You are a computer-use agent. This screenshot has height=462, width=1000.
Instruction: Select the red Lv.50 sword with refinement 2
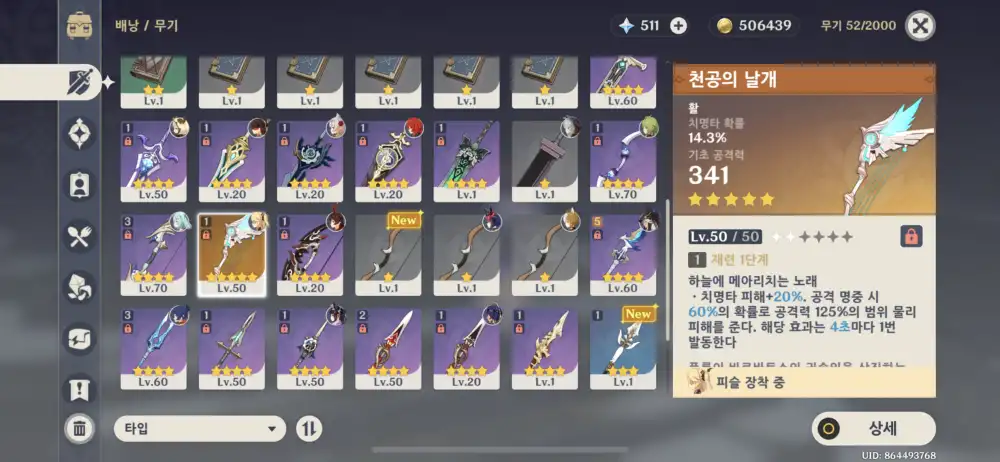coord(389,348)
